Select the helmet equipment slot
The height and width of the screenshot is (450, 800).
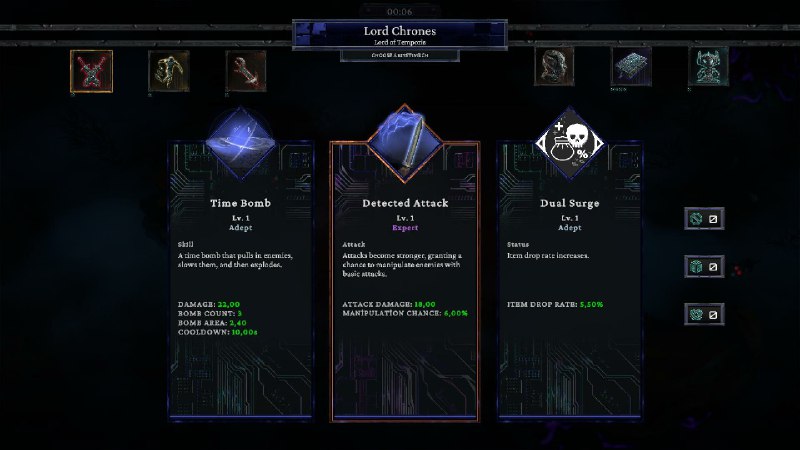(553, 67)
